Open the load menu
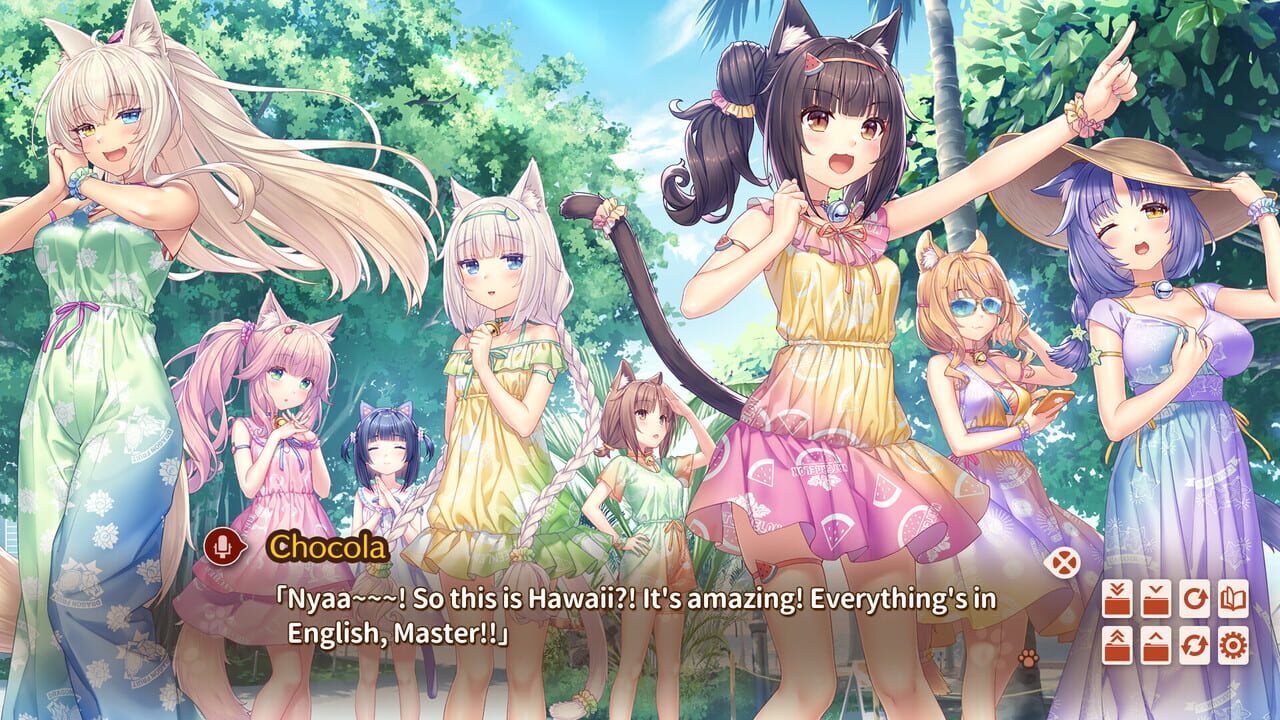Screen dimensions: 1280x720 (1155, 645)
